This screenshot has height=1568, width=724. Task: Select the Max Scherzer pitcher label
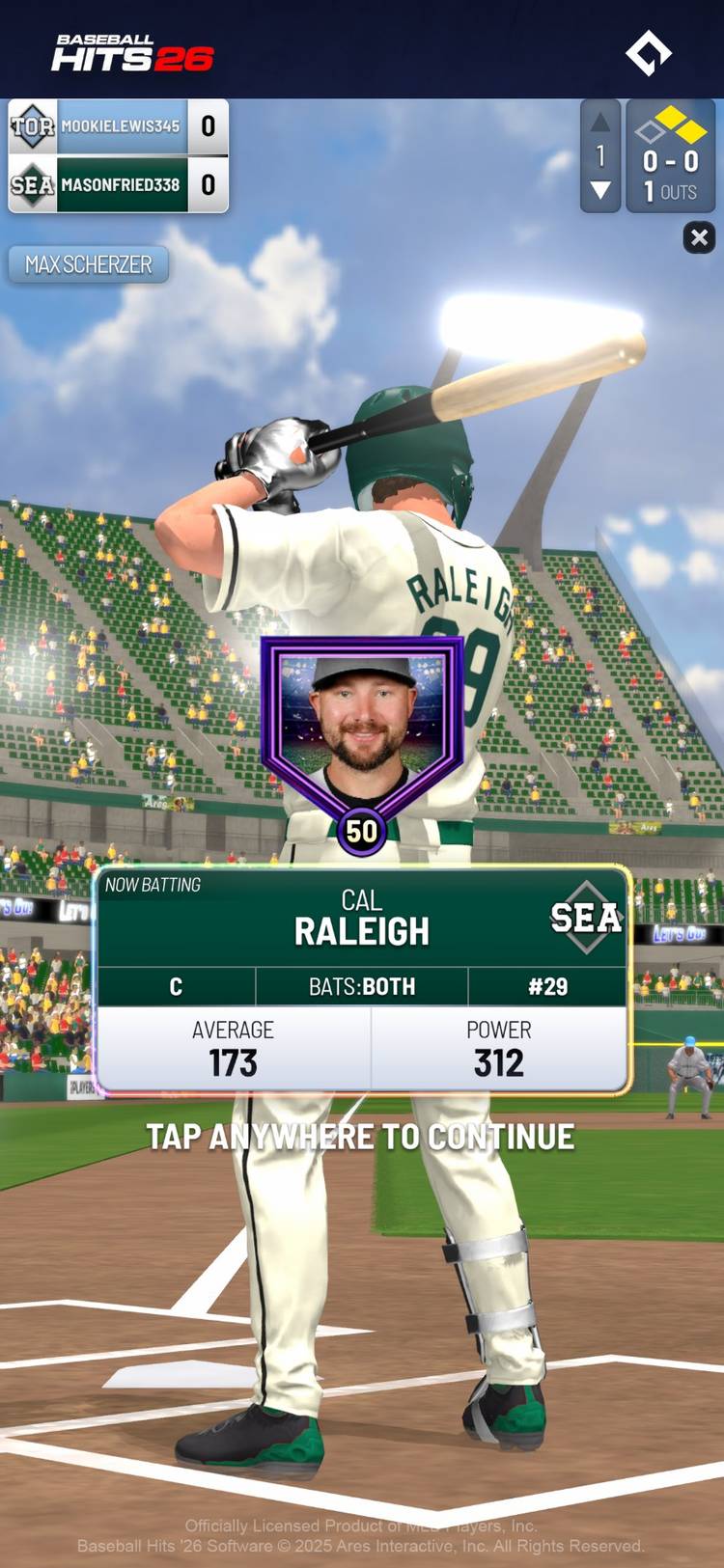pos(89,264)
